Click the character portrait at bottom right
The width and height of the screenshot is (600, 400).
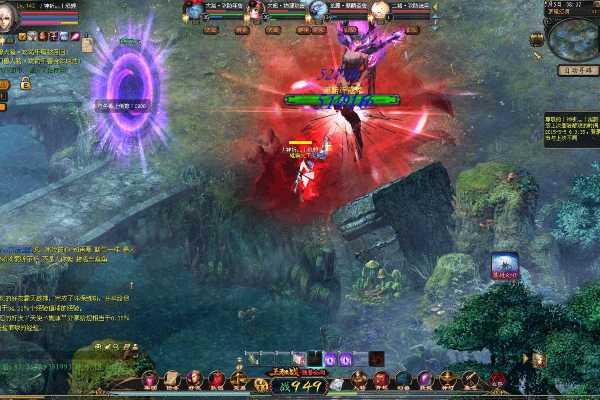tap(539, 359)
